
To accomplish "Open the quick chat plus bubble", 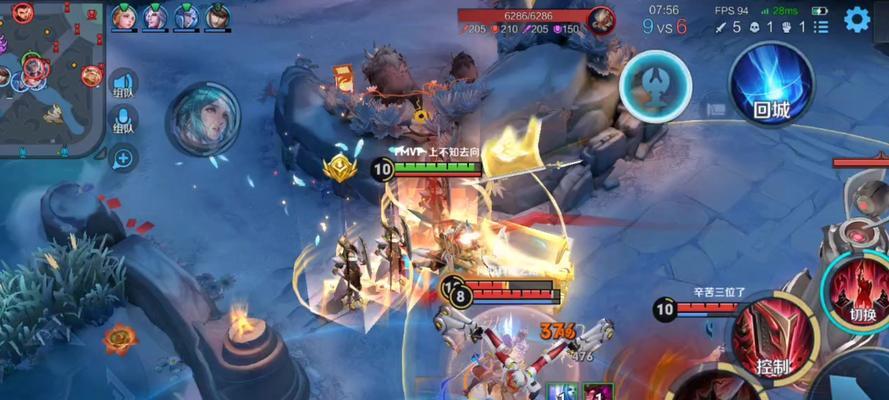I will click(x=124, y=156).
